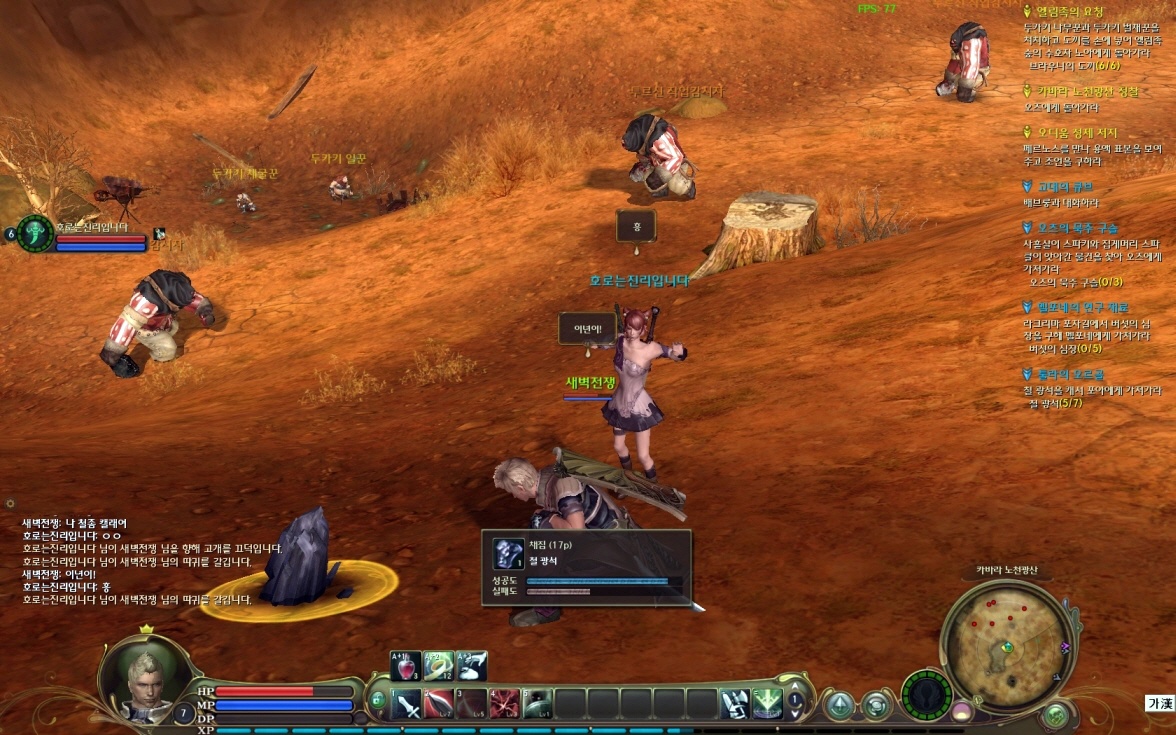
Task: Use the gathering hand quick slot
Action: coord(472,665)
